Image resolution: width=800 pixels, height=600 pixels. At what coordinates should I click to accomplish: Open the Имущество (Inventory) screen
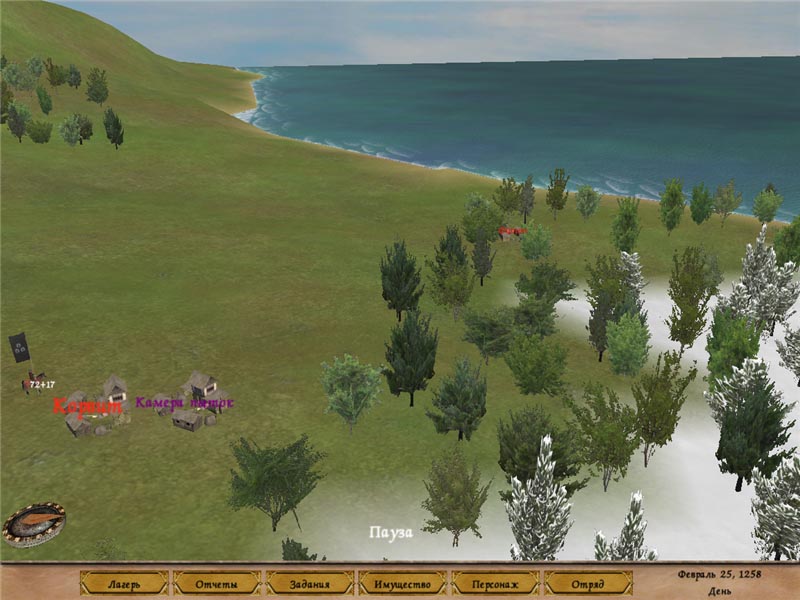pos(402,583)
